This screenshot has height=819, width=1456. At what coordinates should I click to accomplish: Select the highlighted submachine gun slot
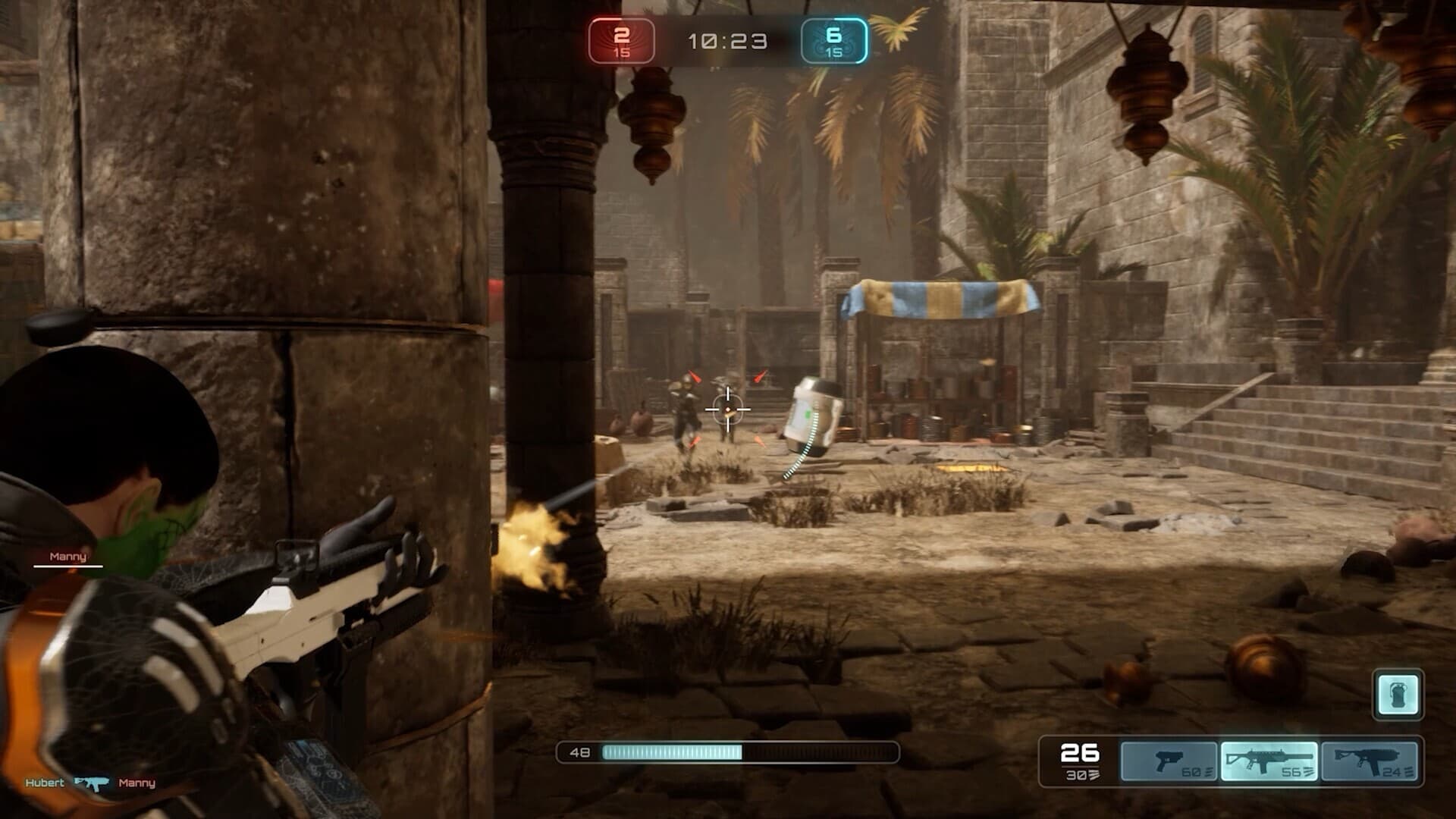click(1269, 761)
